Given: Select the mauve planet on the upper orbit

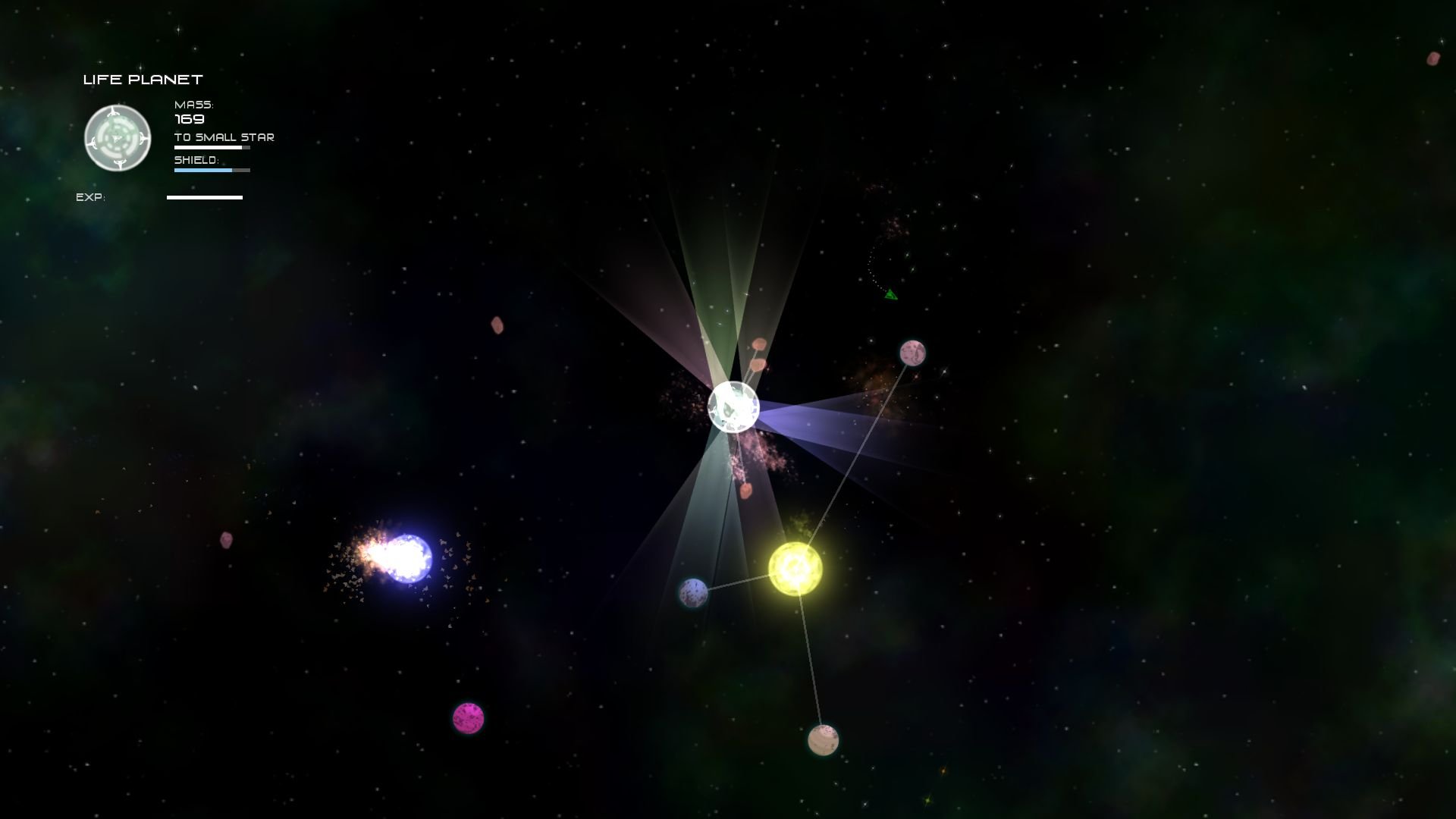Looking at the screenshot, I should pyautogui.click(x=912, y=352).
